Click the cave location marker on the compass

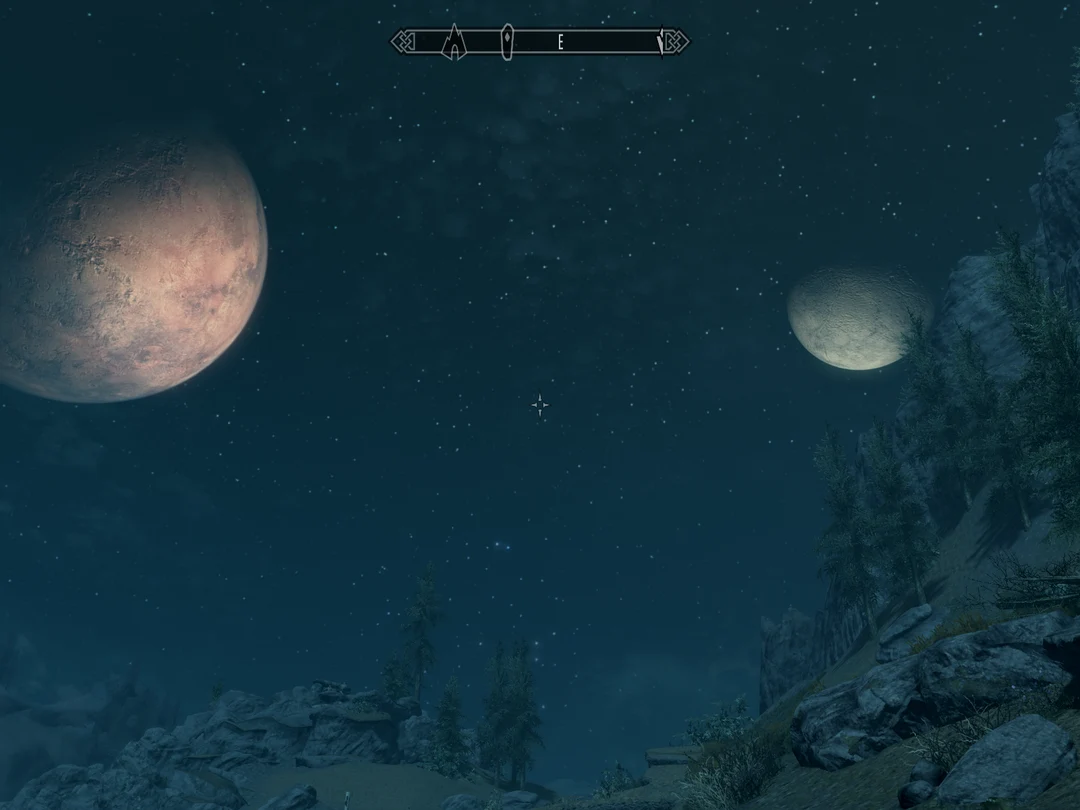pos(455,43)
